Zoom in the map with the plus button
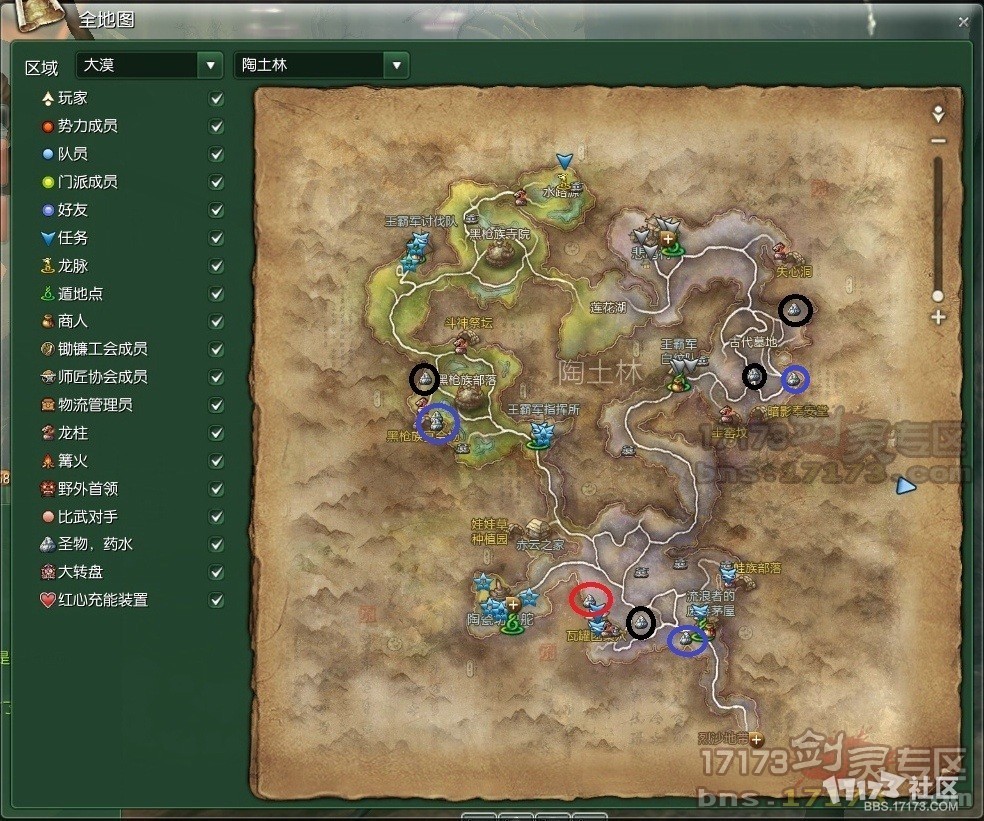Viewport: 984px width, 821px height. (938, 318)
